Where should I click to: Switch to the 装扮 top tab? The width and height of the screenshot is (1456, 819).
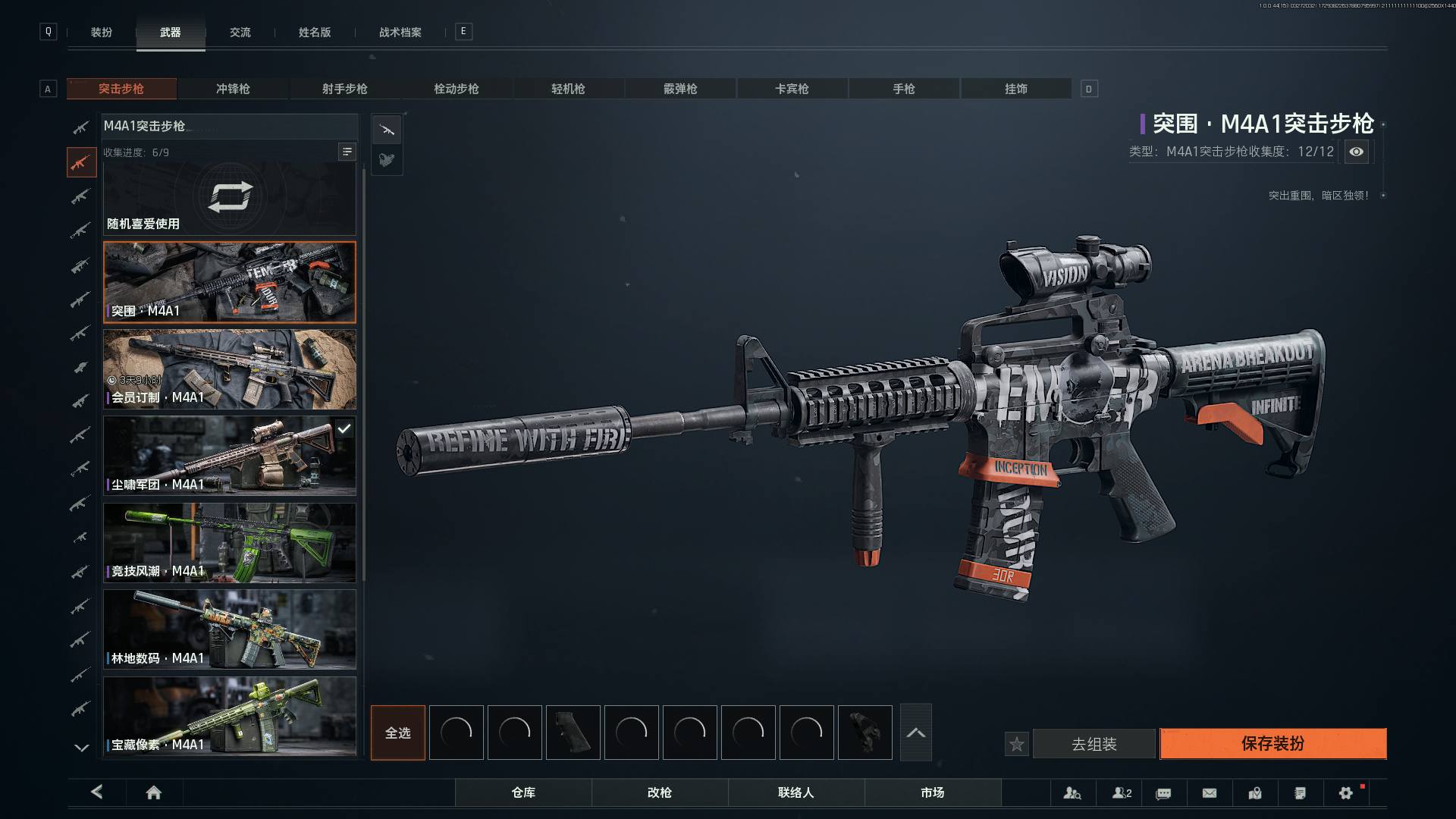point(102,32)
